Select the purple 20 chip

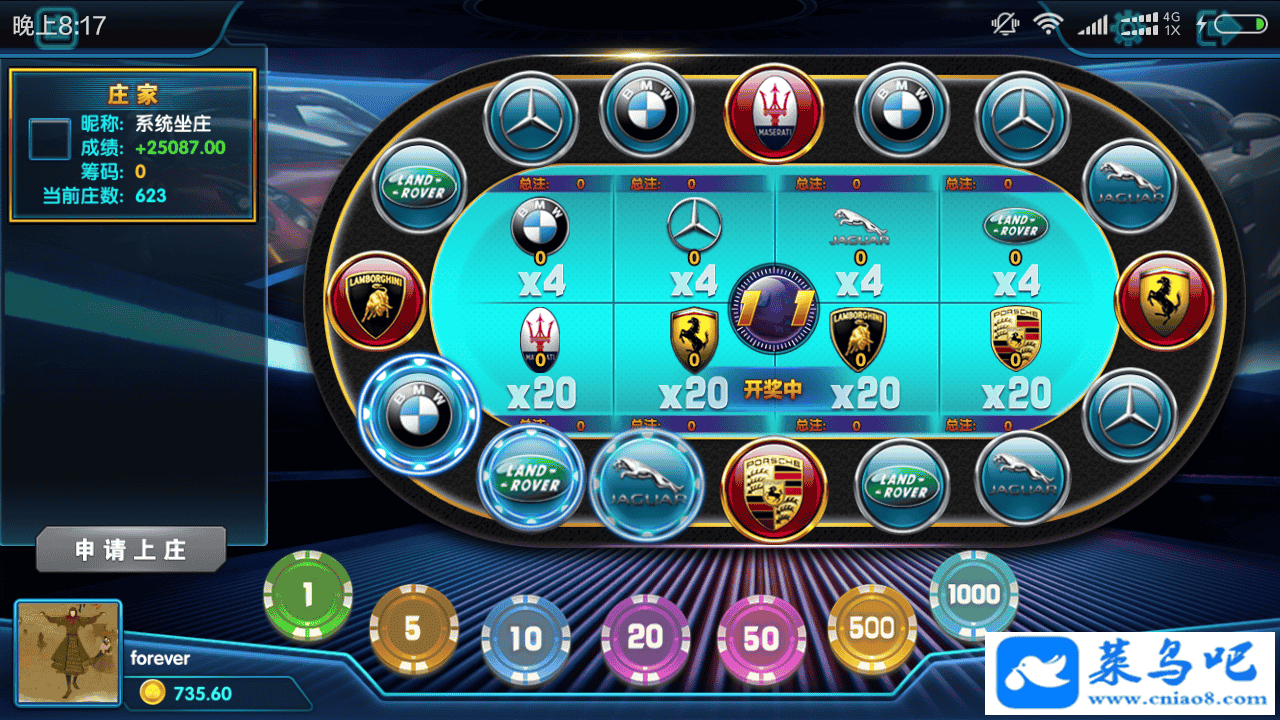tap(645, 637)
